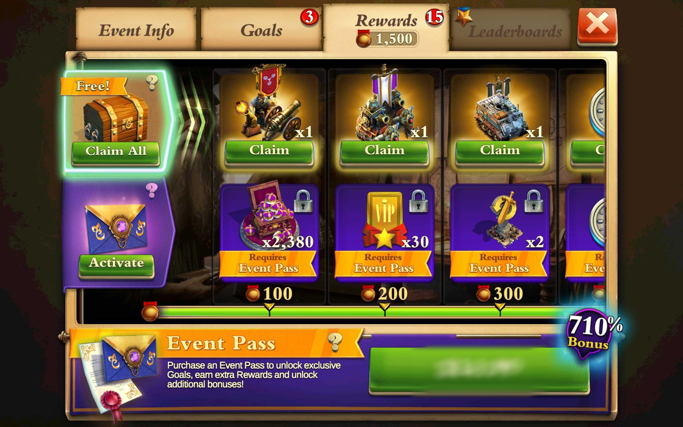Select the locked x2 sword statue reward
Viewport: 683px width, 427px height.
point(500,230)
